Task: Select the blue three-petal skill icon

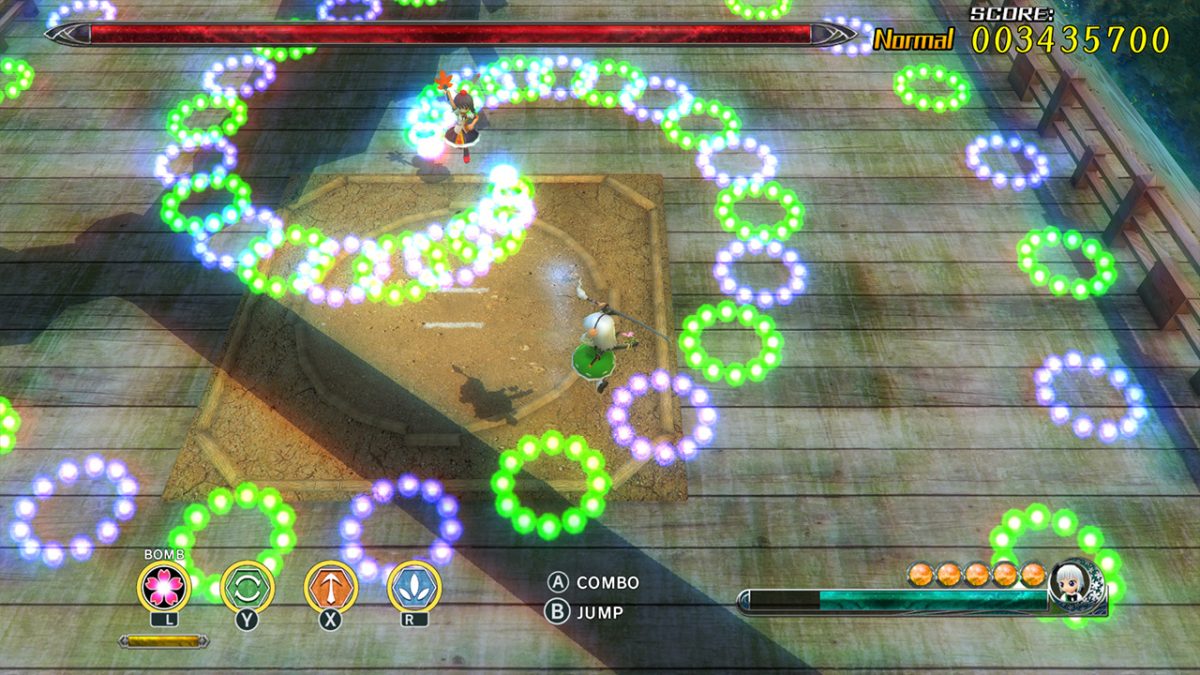Action: coord(414,587)
